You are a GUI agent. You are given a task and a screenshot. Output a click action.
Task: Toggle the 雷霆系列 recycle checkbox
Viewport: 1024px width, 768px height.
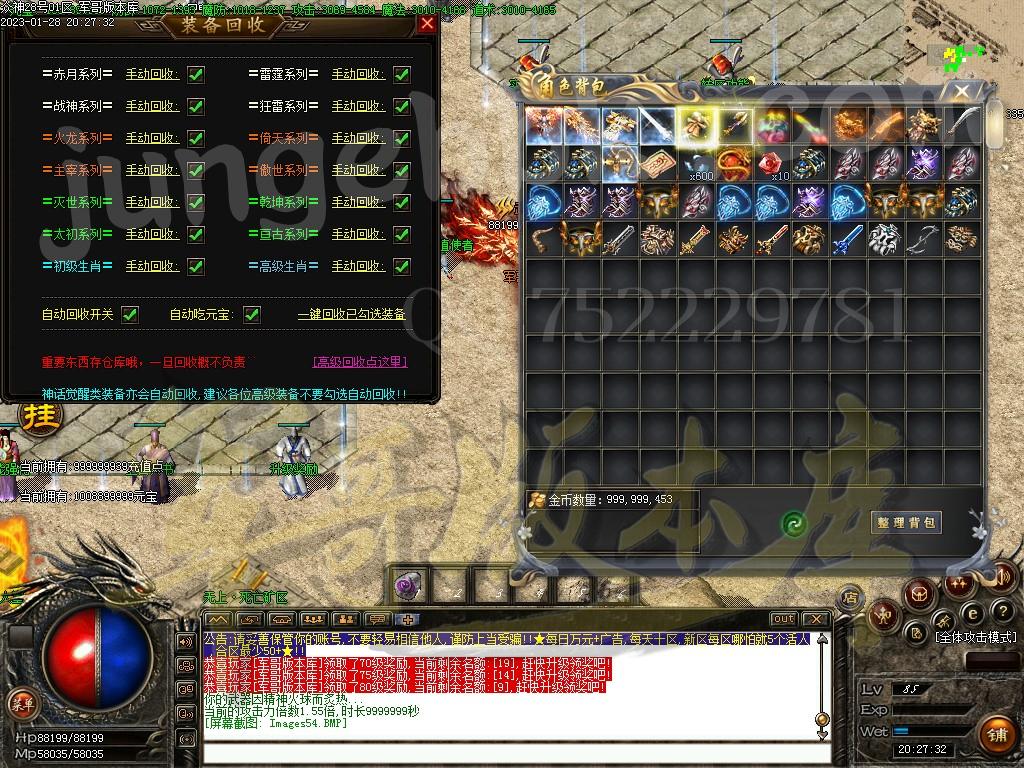(402, 74)
